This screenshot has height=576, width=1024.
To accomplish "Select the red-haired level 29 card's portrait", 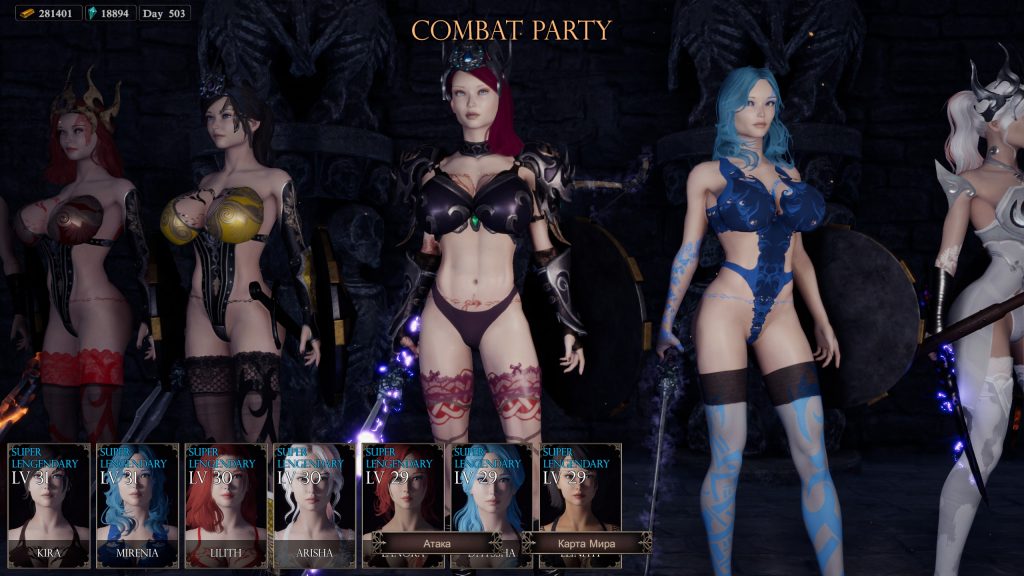I will pyautogui.click(x=402, y=497).
